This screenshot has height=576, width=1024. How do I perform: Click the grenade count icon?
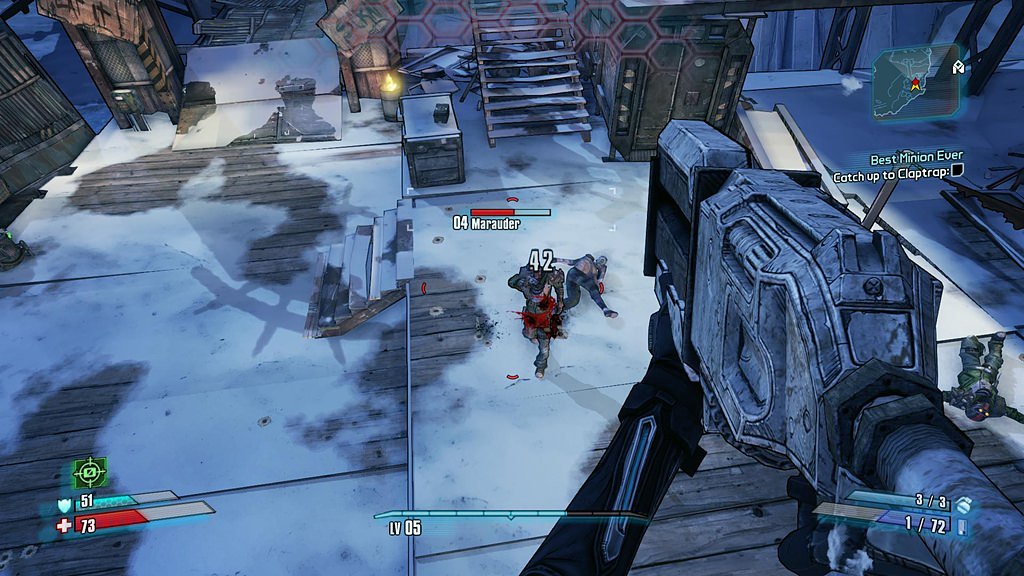click(962, 504)
